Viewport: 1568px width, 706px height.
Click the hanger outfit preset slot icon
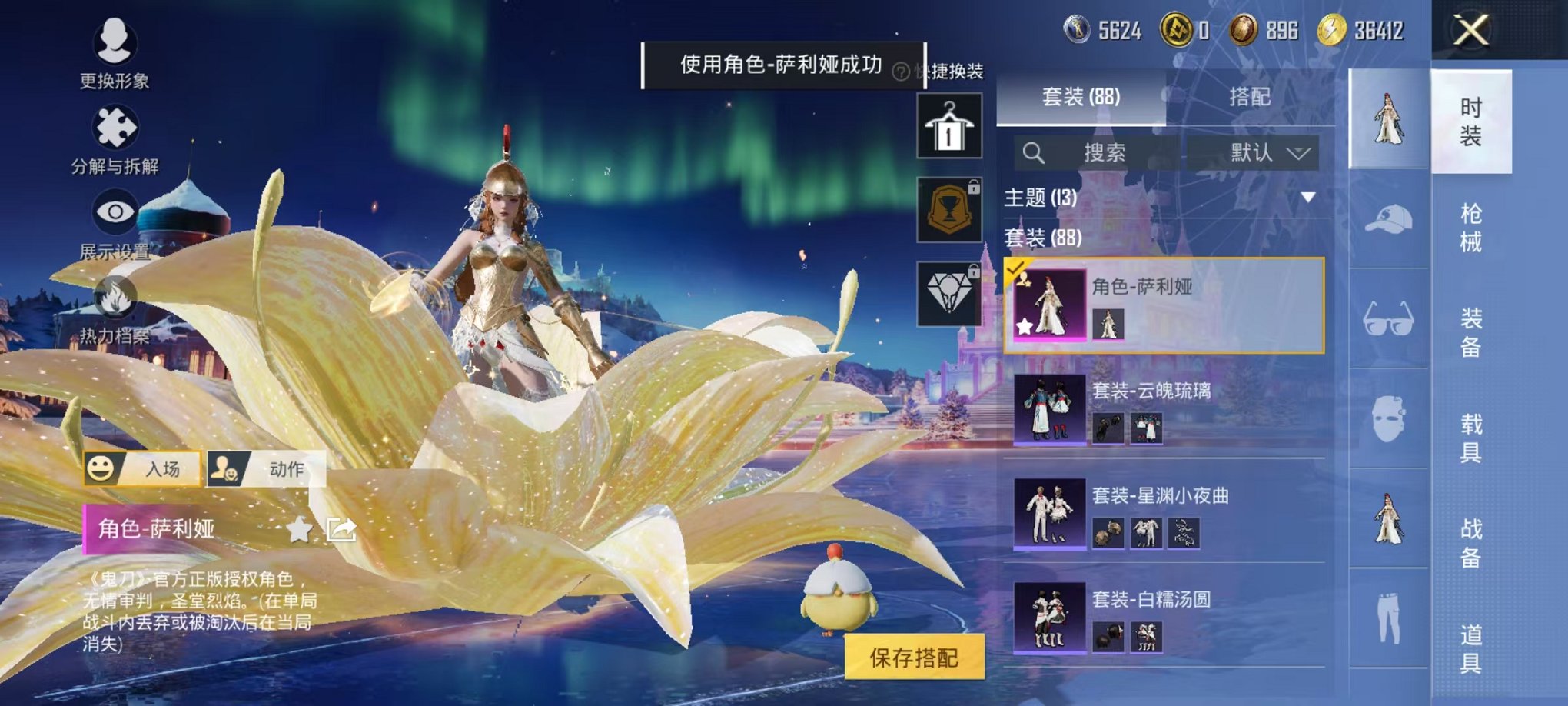tap(951, 125)
